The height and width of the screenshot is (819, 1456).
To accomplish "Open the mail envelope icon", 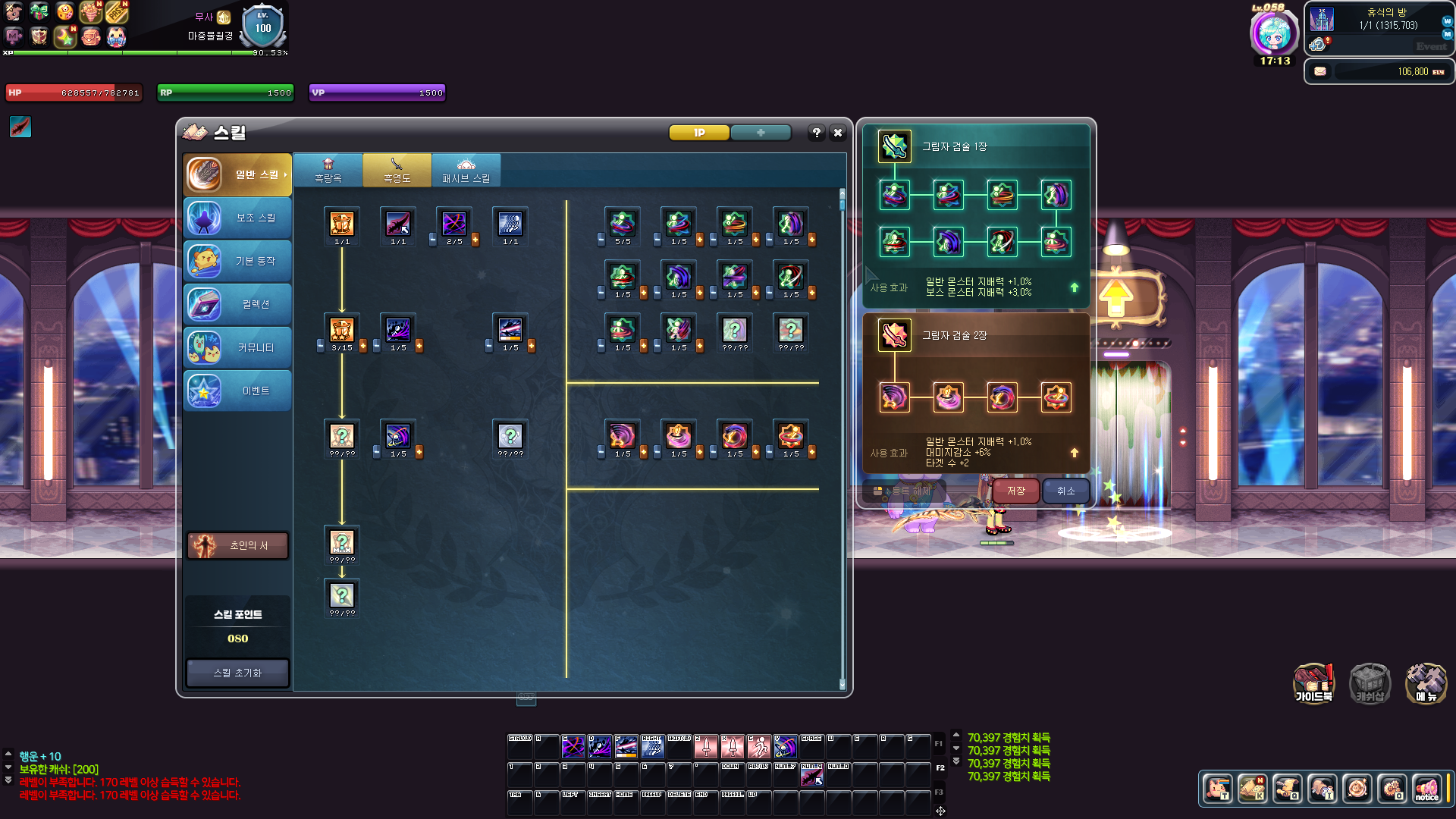I will 1320,71.
